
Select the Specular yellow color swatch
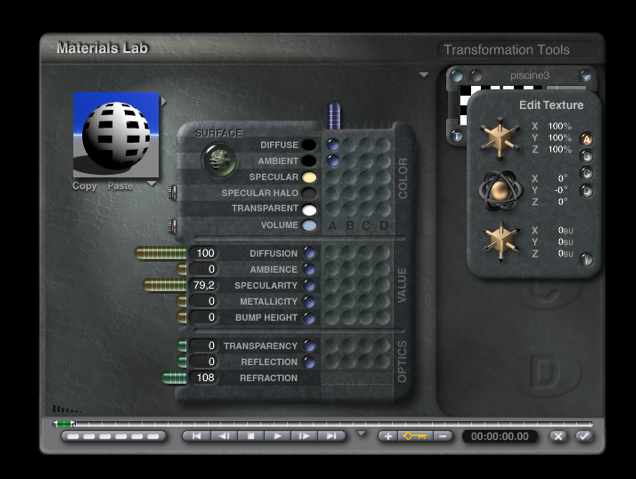[x=309, y=177]
